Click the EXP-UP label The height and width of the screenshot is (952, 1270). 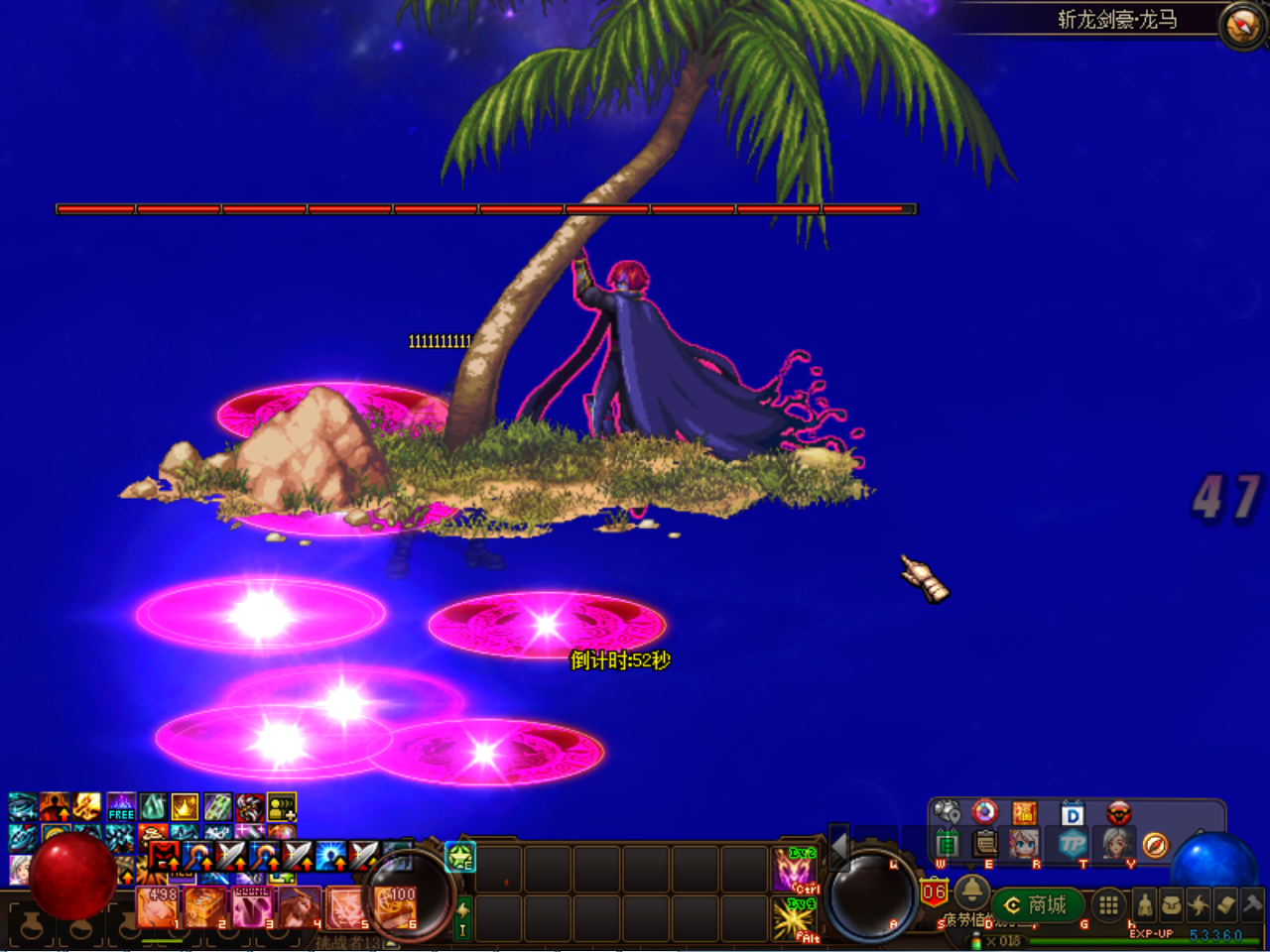click(1152, 933)
